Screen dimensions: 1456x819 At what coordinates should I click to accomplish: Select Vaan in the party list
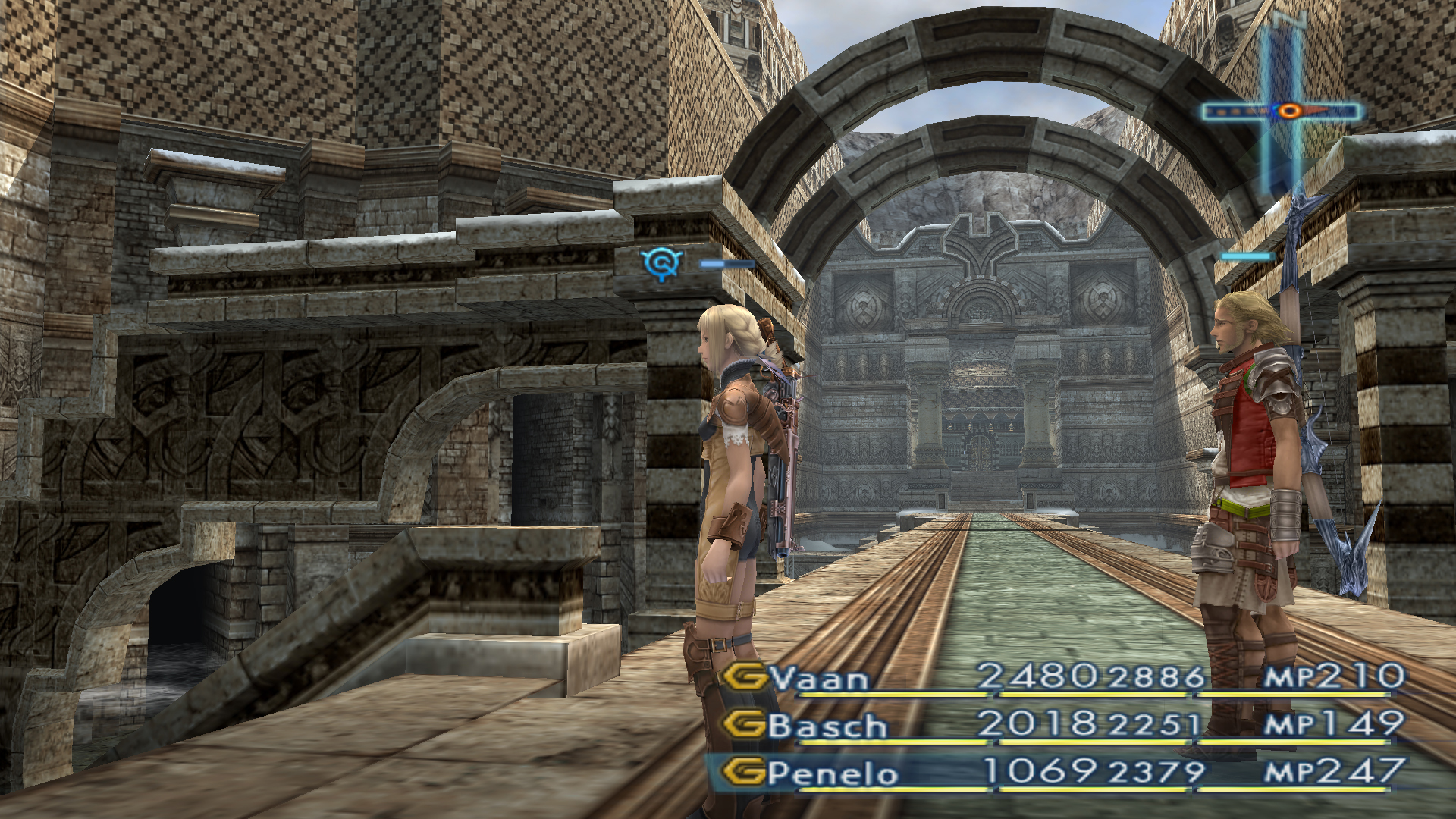click(819, 677)
